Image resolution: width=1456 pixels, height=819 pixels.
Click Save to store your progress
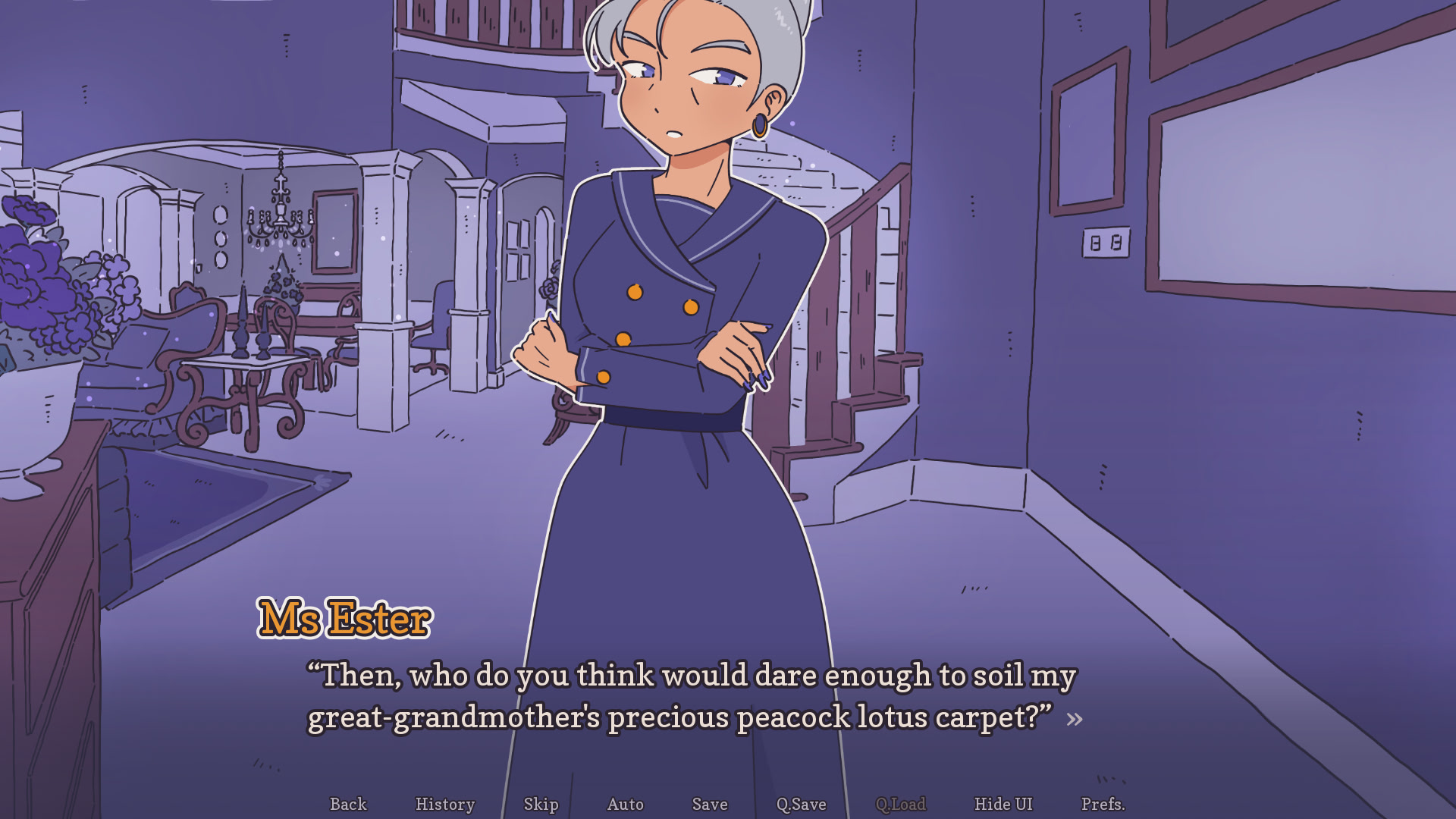709,805
